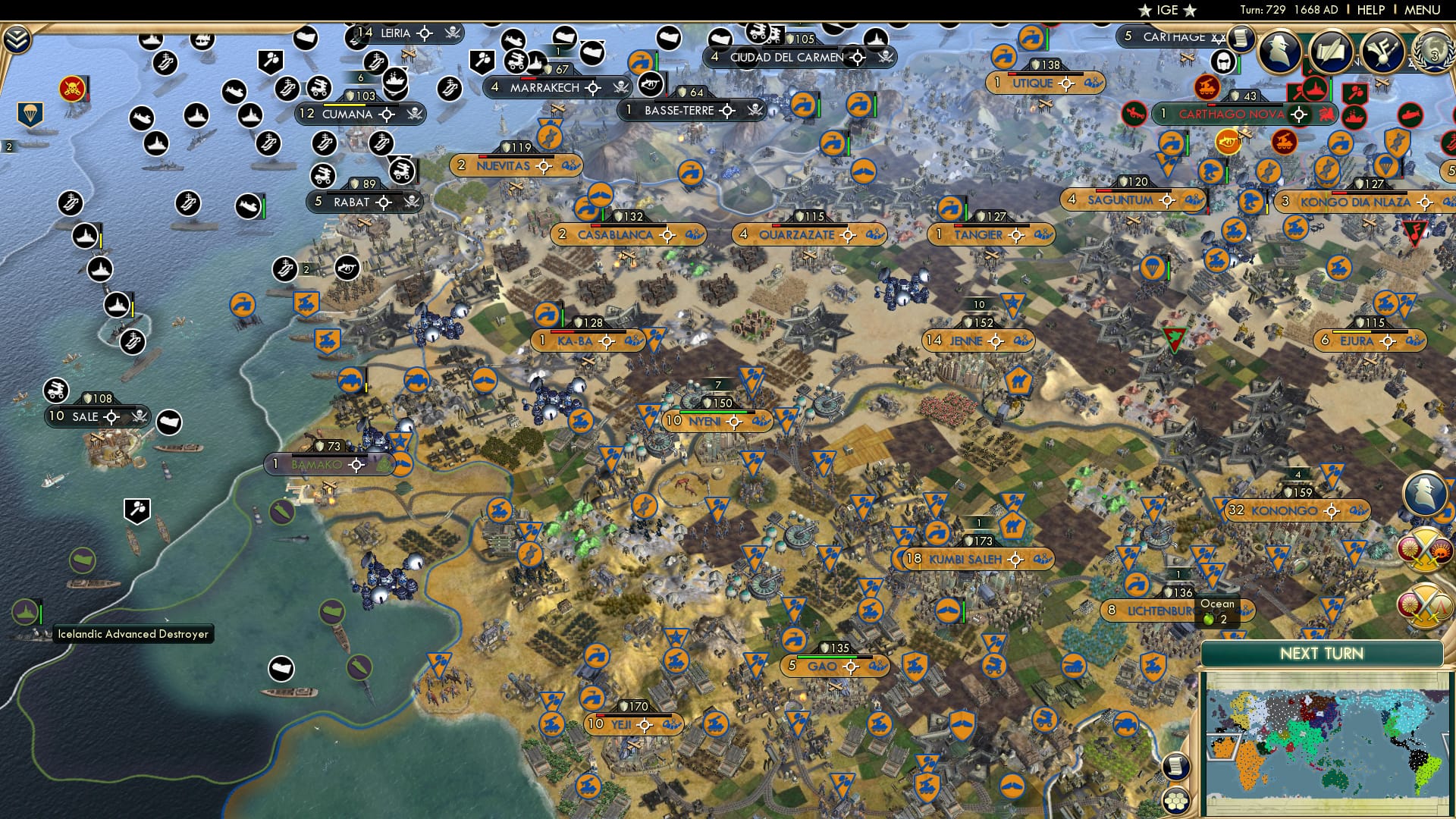
Task: Select the paratrooper unit flag near Saguntum
Action: tap(1153, 268)
